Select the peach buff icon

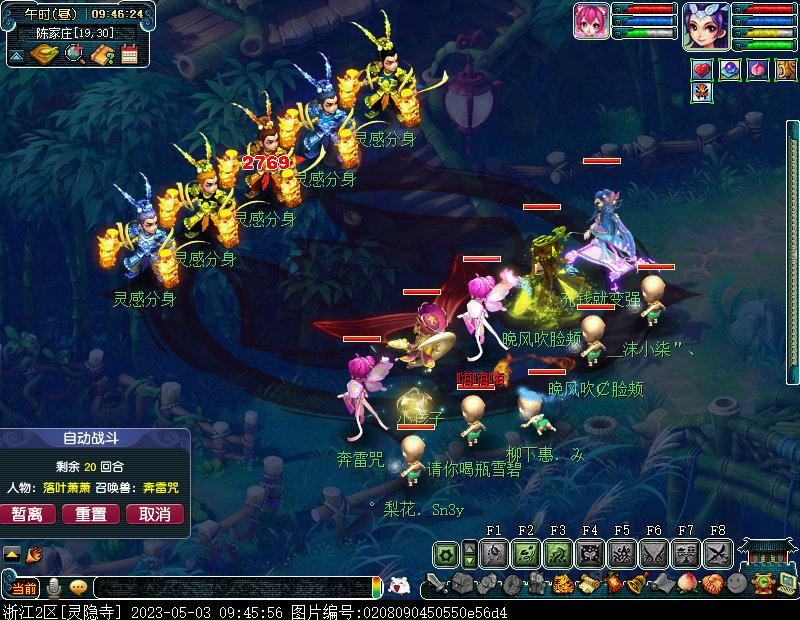tap(757, 70)
